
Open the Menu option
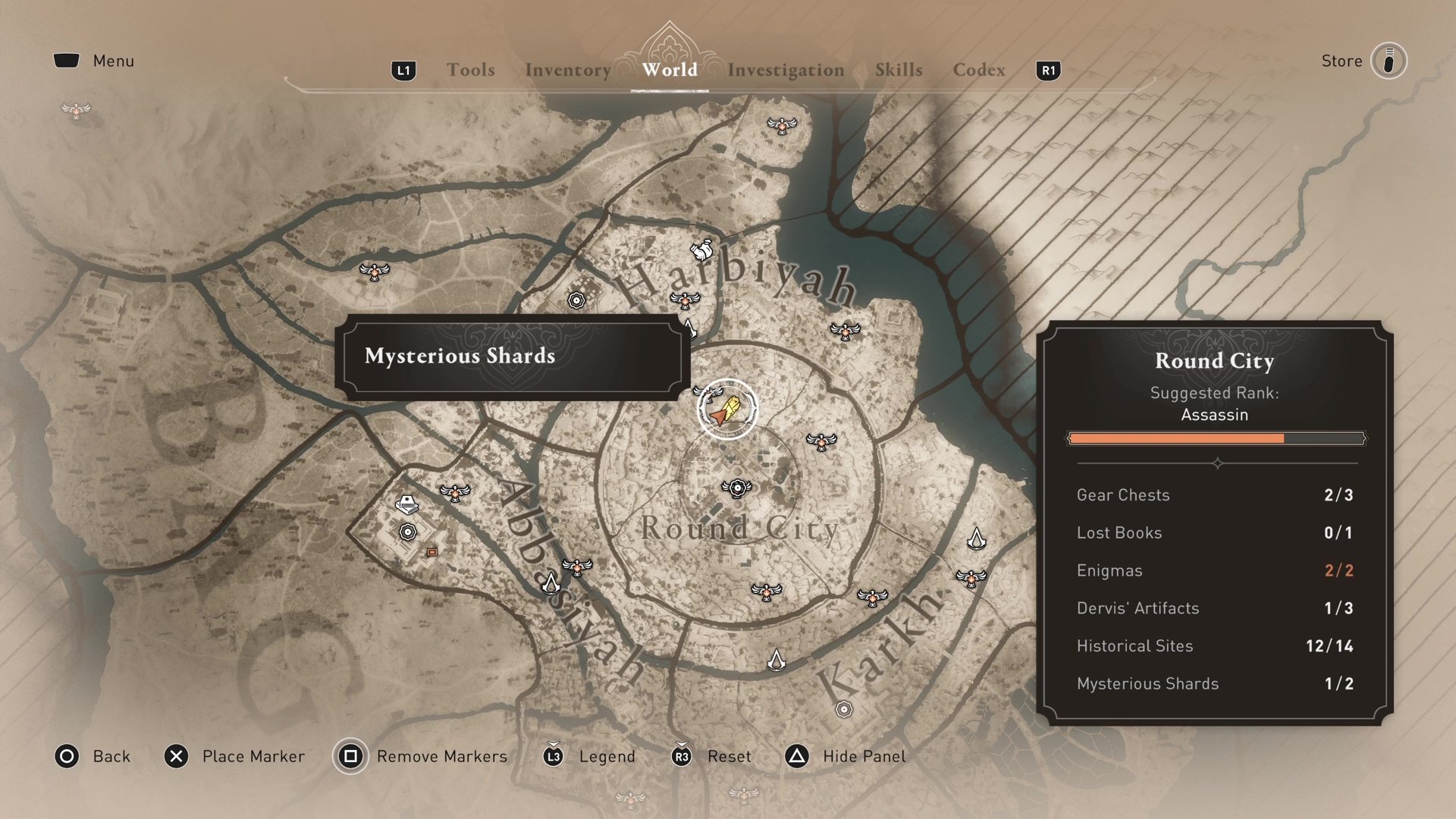(112, 61)
